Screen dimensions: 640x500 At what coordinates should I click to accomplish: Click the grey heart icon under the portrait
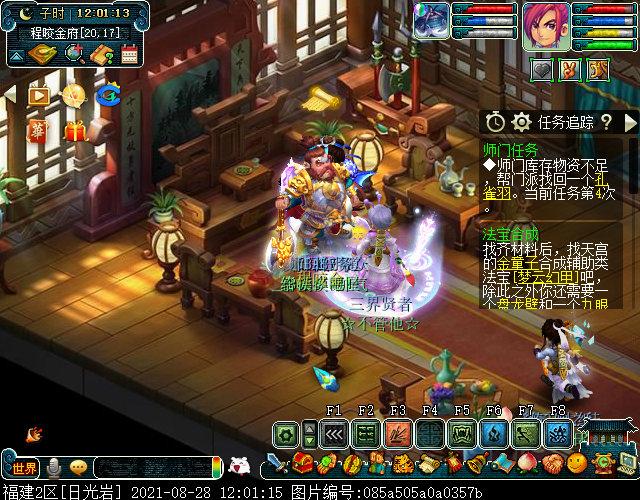tap(540, 70)
